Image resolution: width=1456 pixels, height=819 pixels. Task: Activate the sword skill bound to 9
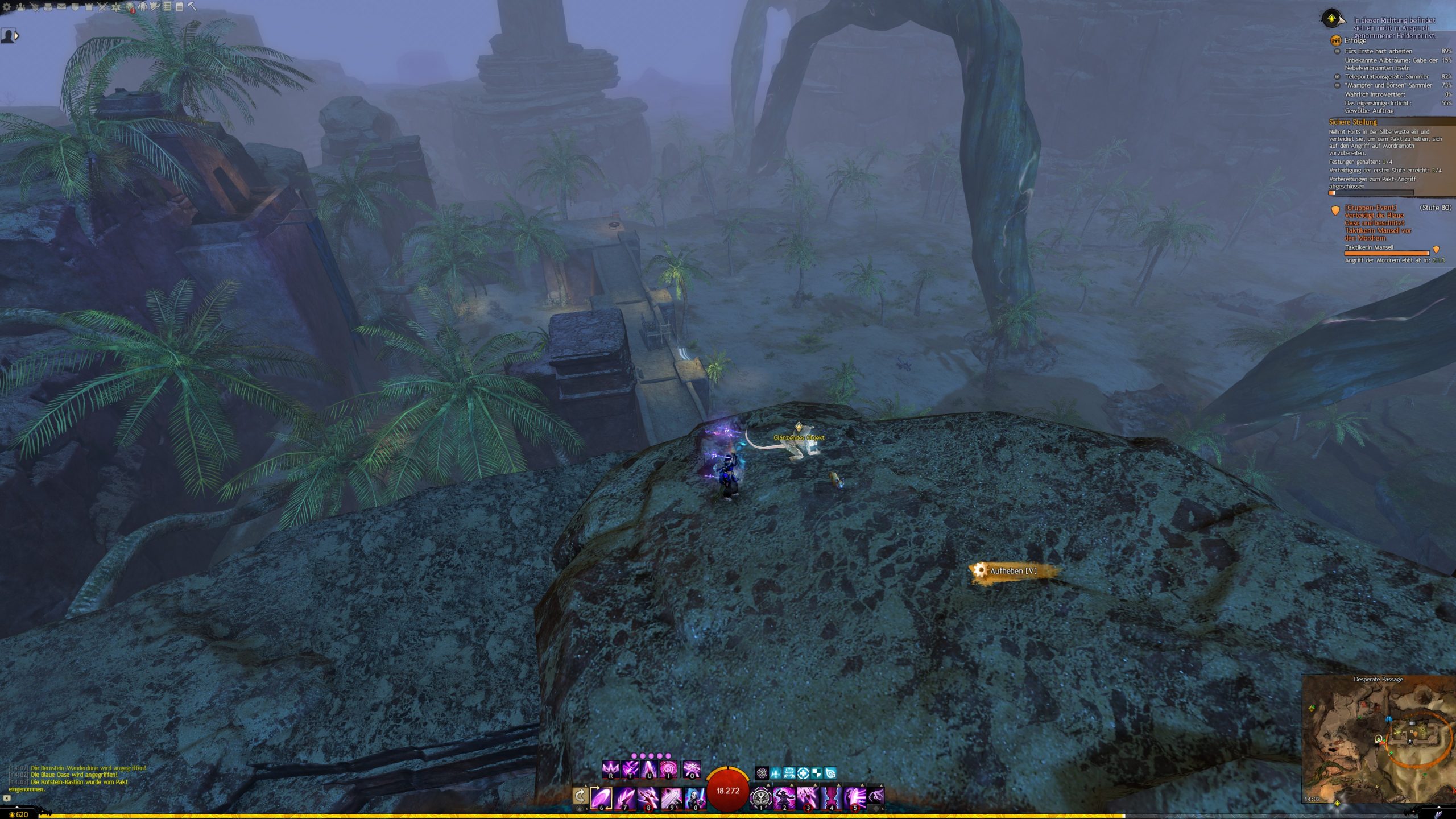(x=671, y=797)
